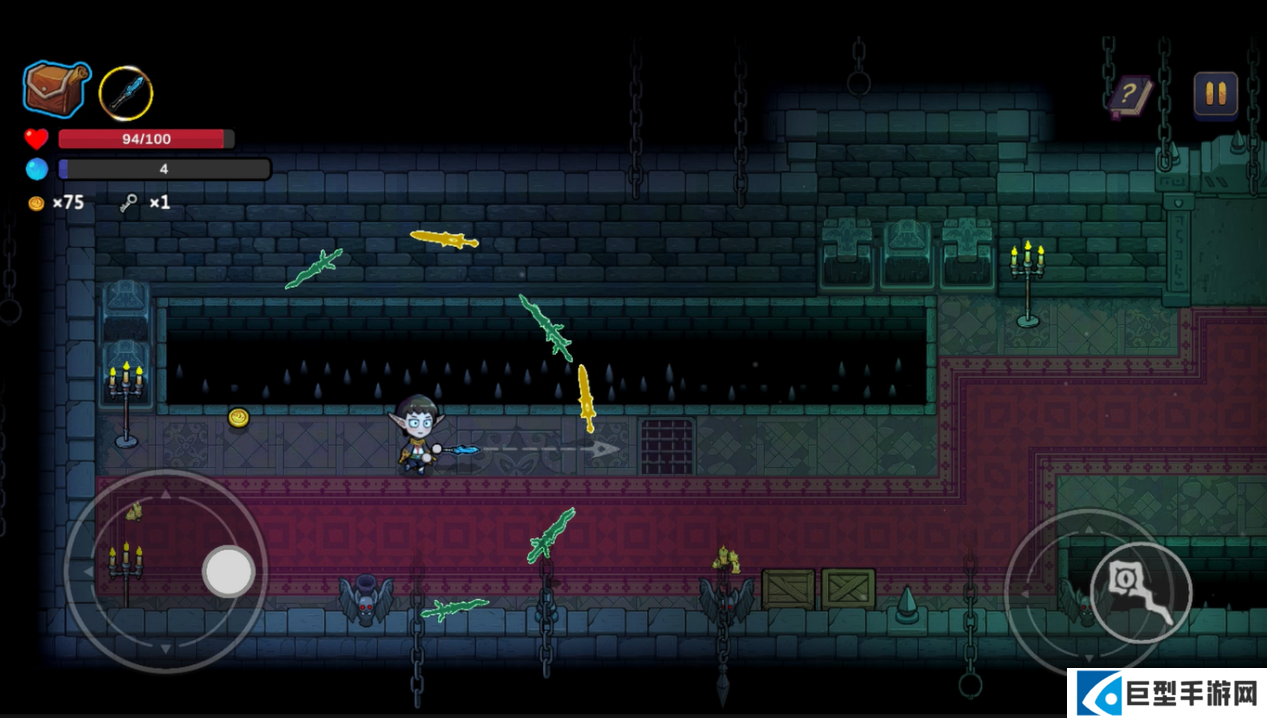The image size is (1267, 718).
Task: Open the purple question mark guidebook
Action: tap(1130, 97)
